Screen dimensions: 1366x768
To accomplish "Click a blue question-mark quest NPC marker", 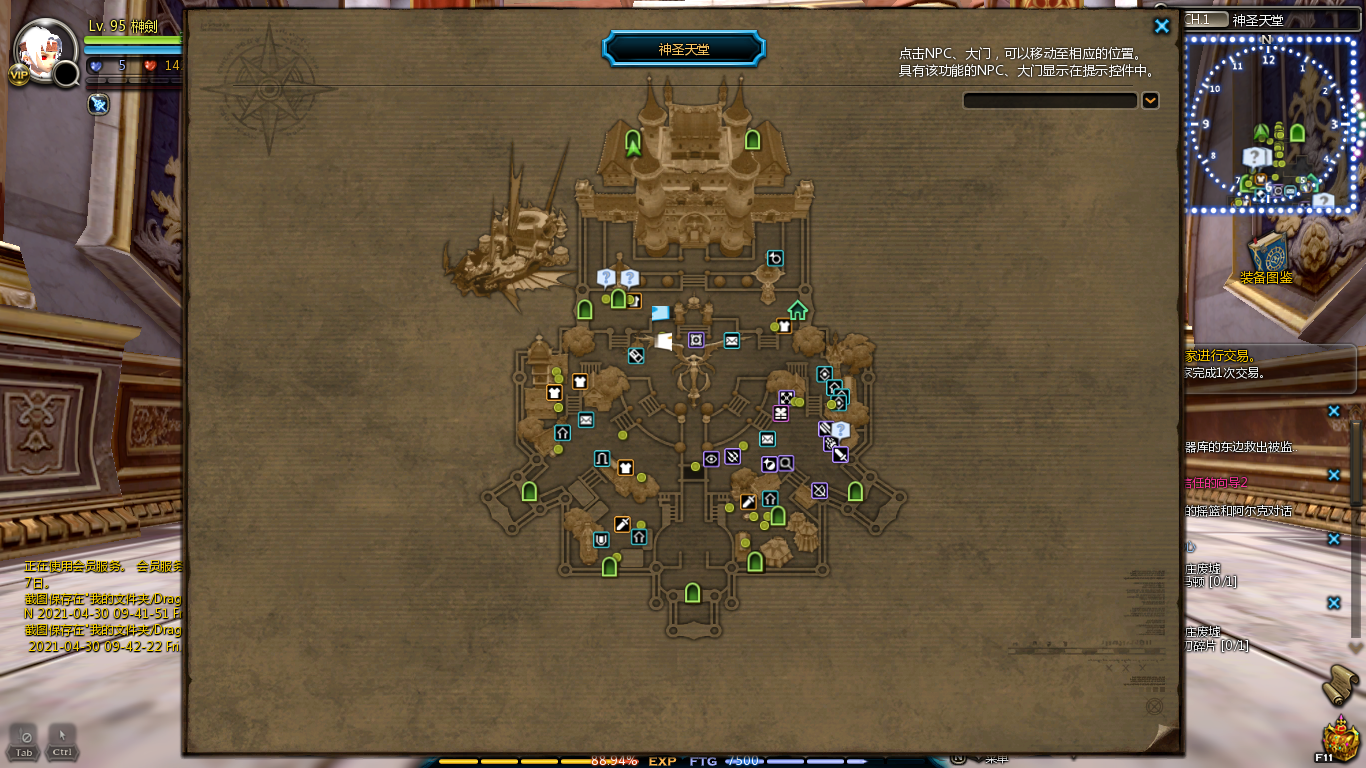I will click(606, 277).
